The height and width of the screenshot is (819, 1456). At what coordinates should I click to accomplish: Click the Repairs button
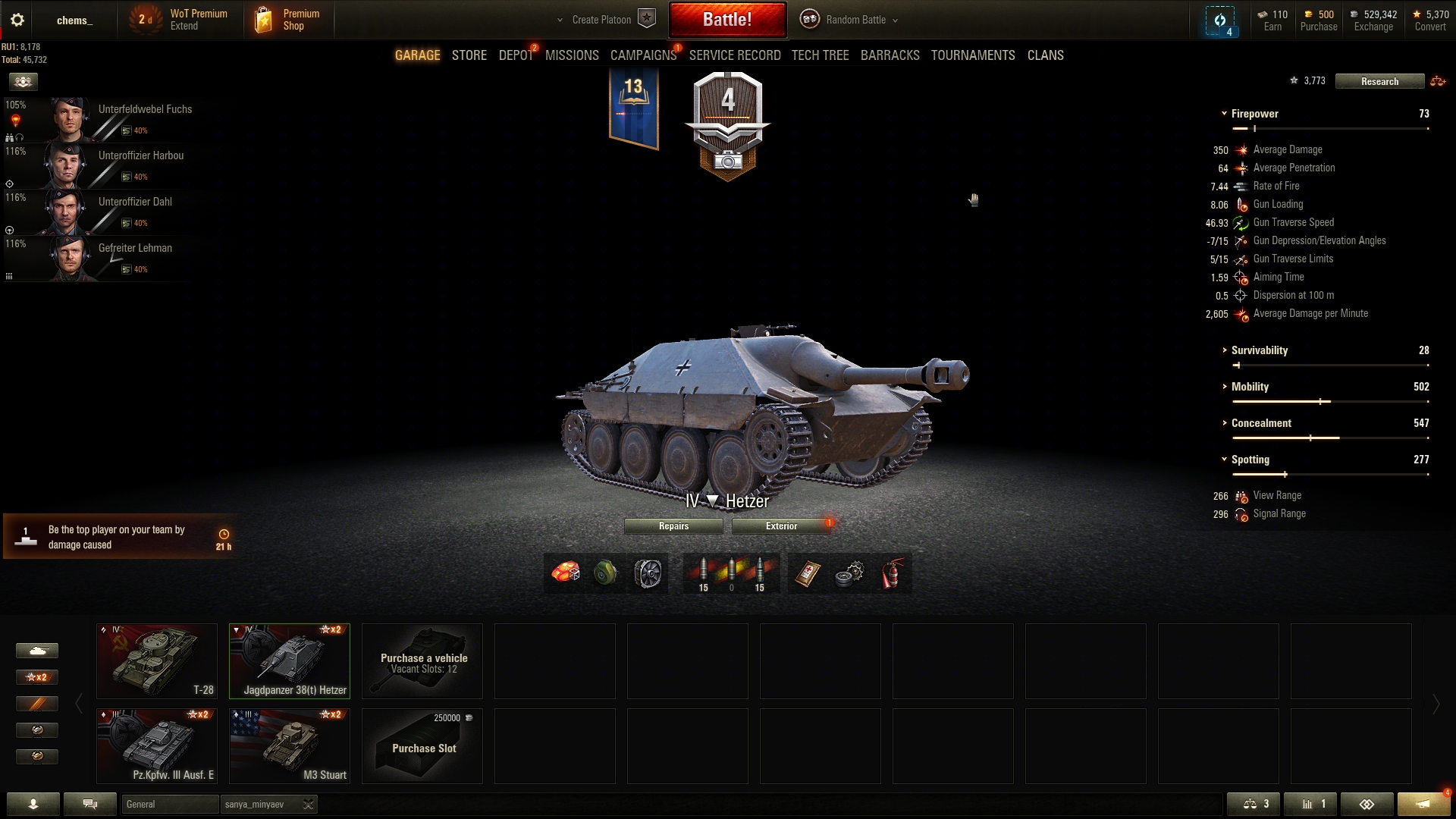pos(673,526)
